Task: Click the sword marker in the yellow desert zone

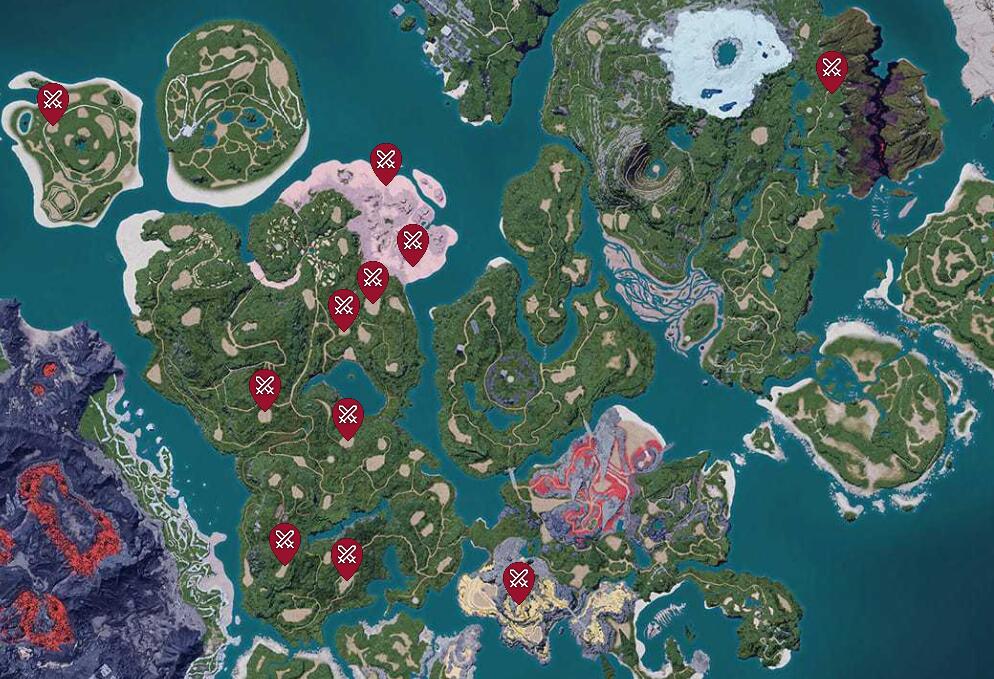Action: (x=518, y=580)
